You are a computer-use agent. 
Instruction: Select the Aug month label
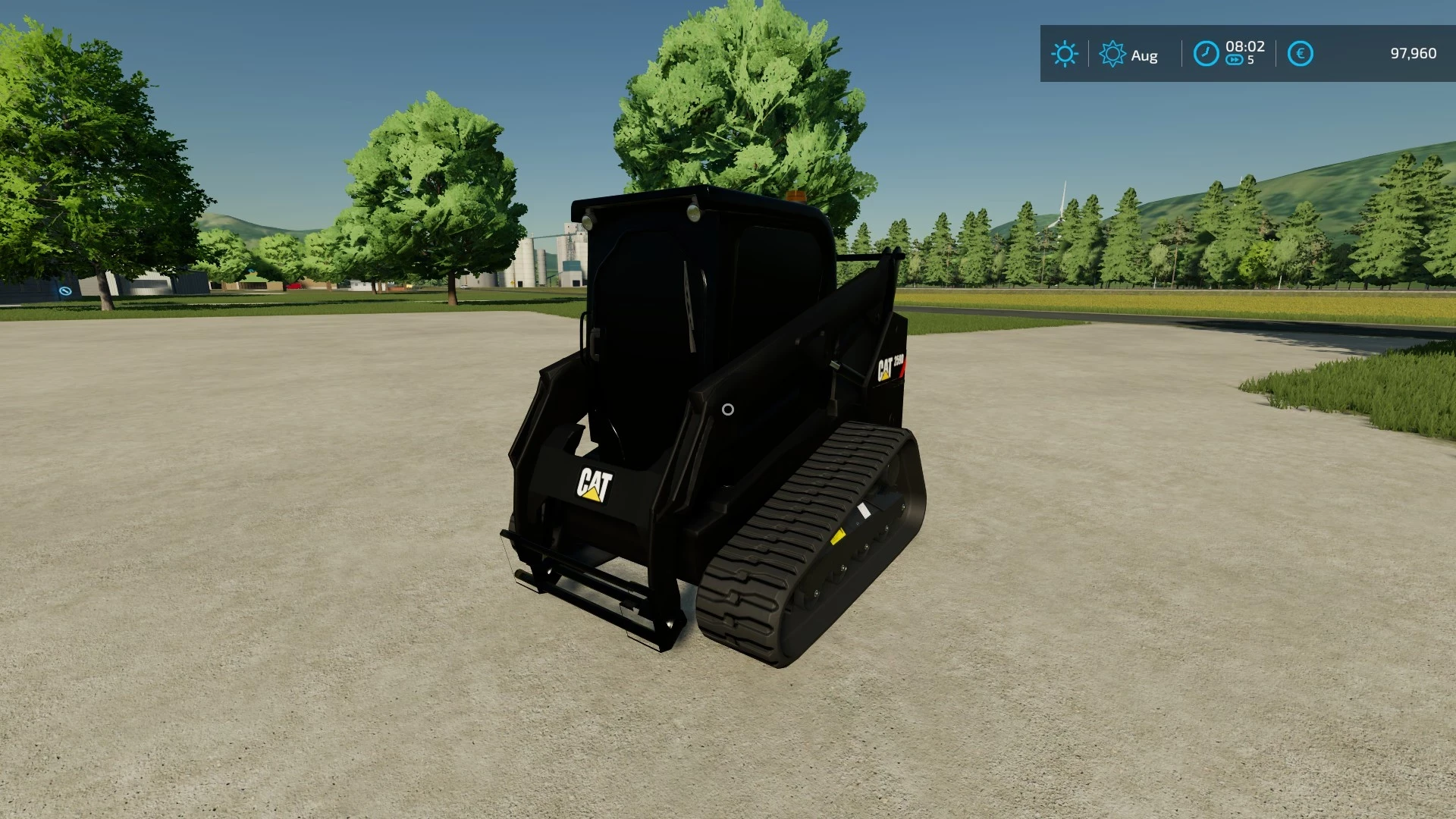point(1144,55)
